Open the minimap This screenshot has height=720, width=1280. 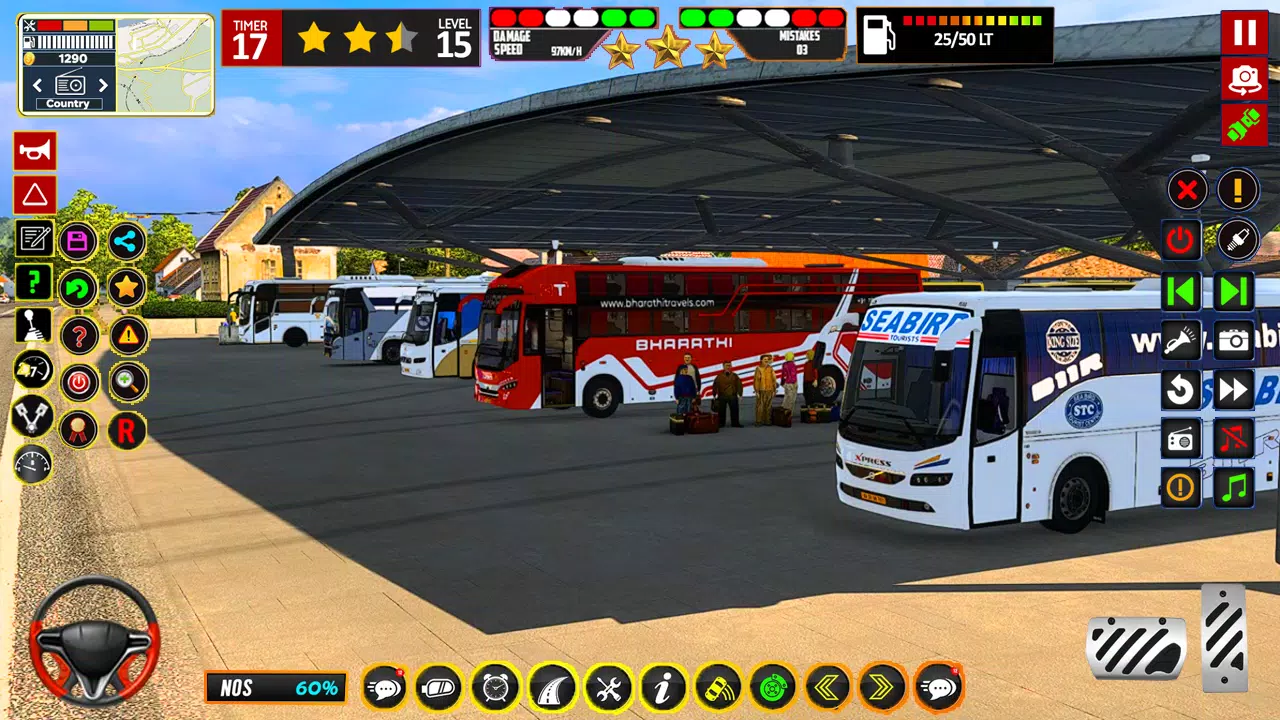tap(165, 64)
